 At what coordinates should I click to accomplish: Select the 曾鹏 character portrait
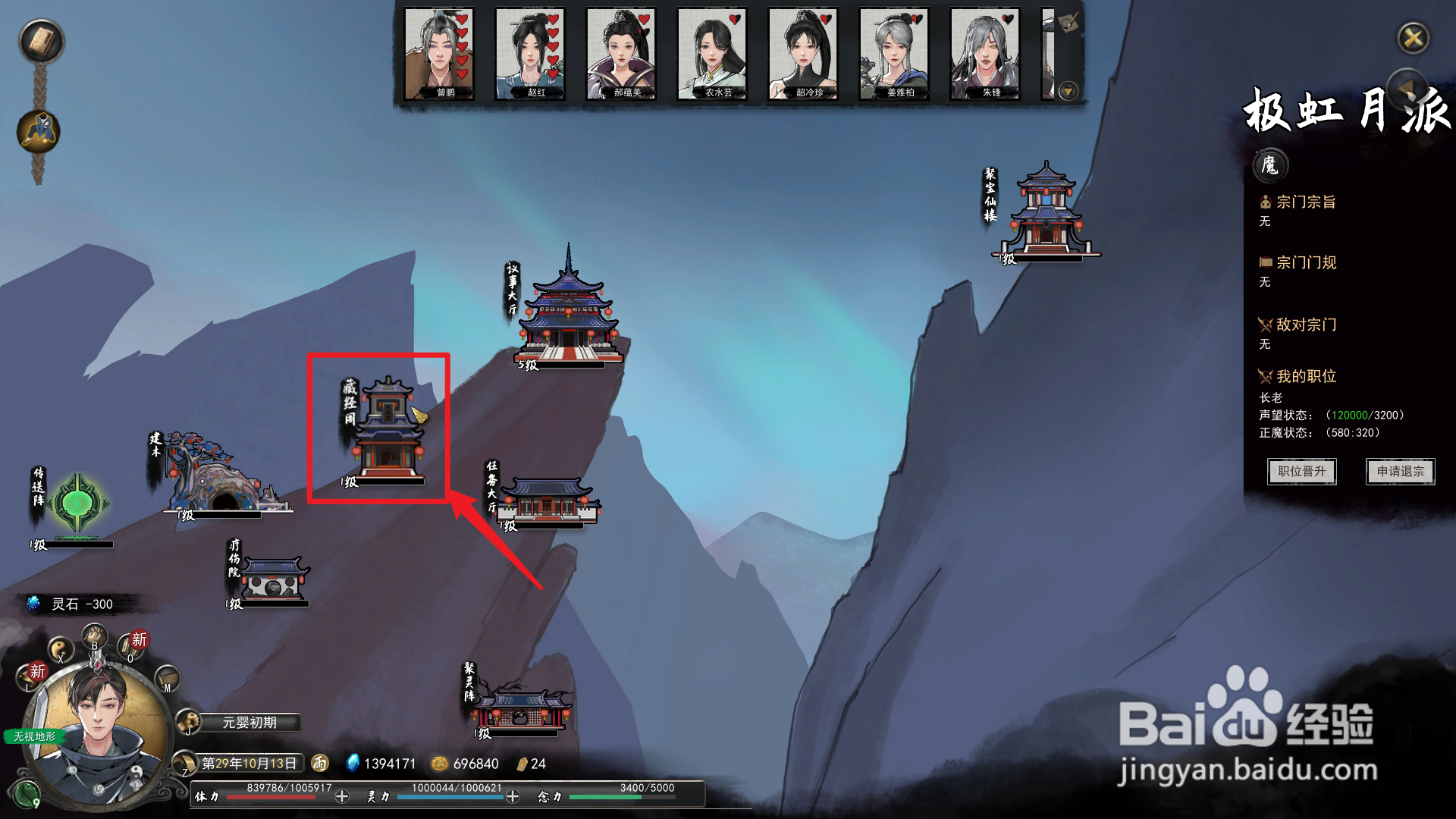click(x=439, y=55)
